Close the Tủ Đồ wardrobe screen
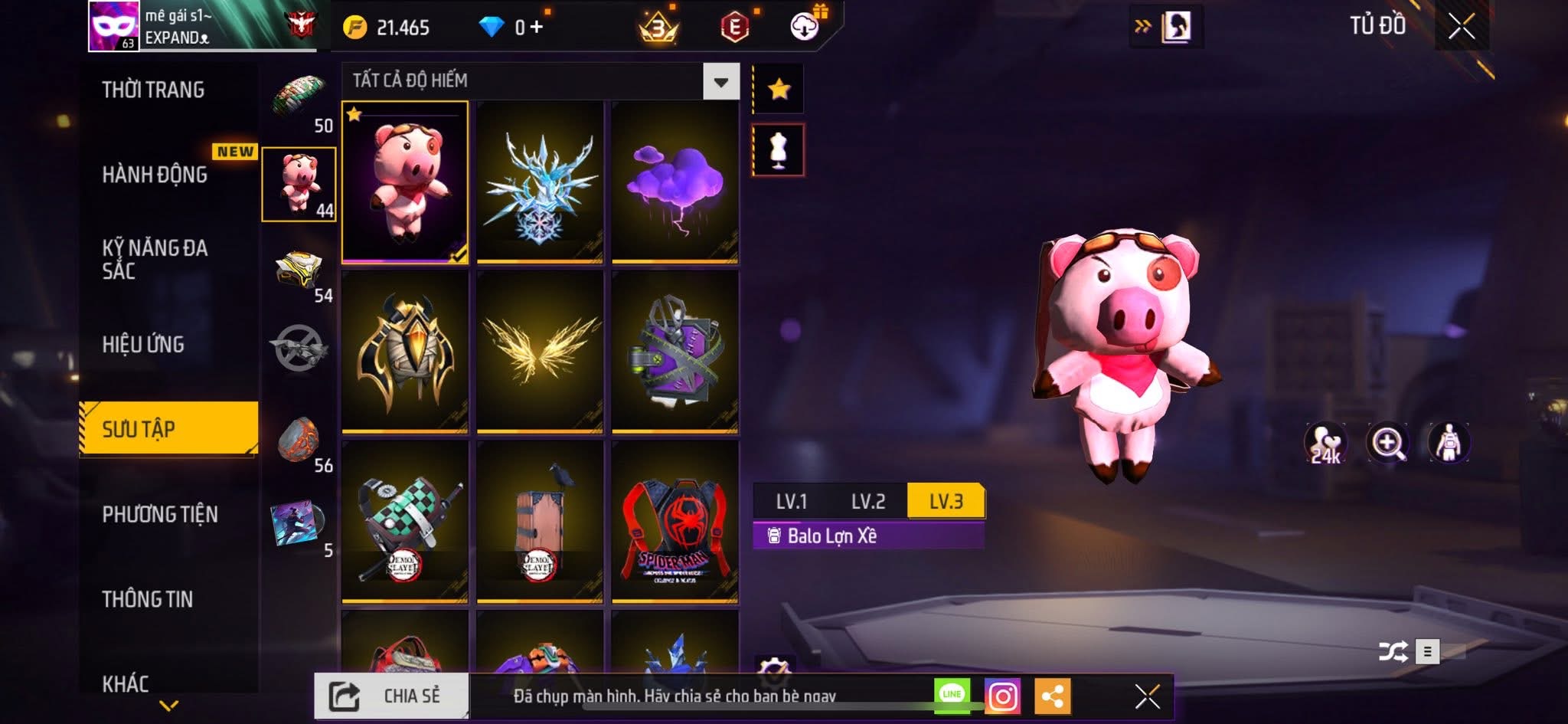1568x724 pixels. 1461,27
